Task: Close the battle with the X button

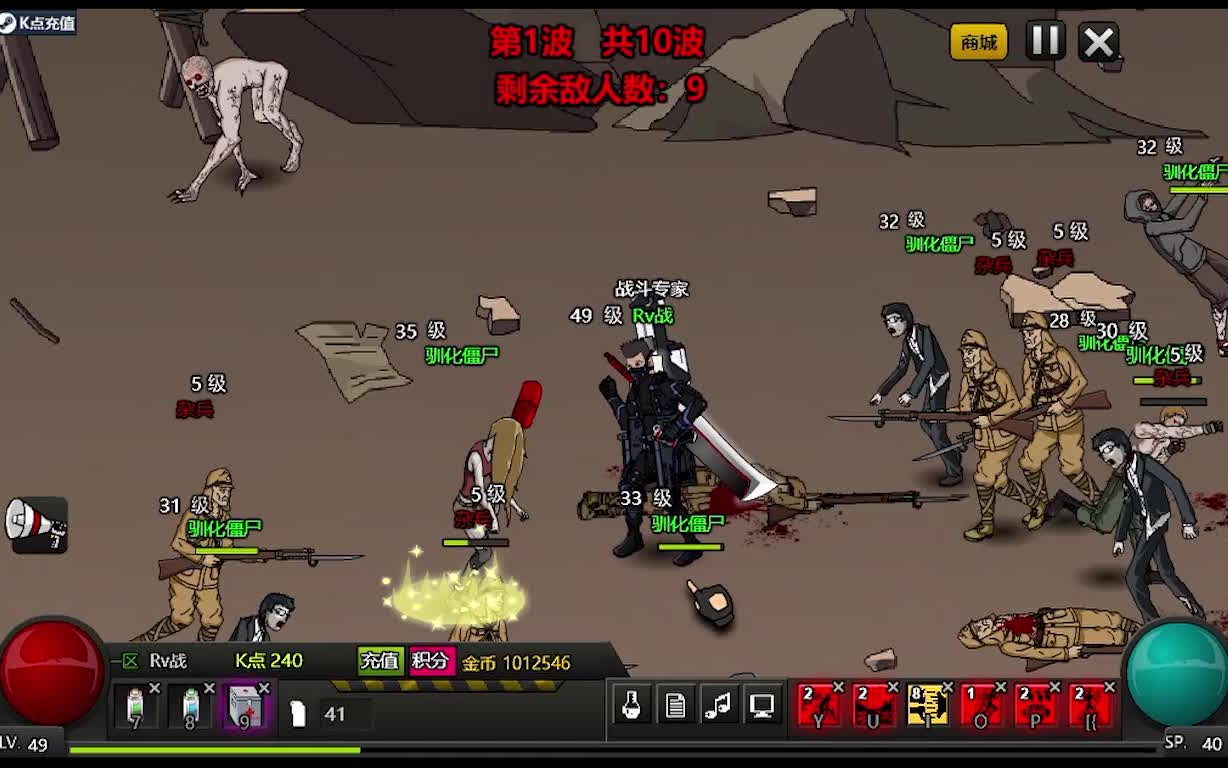Action: point(1099,42)
